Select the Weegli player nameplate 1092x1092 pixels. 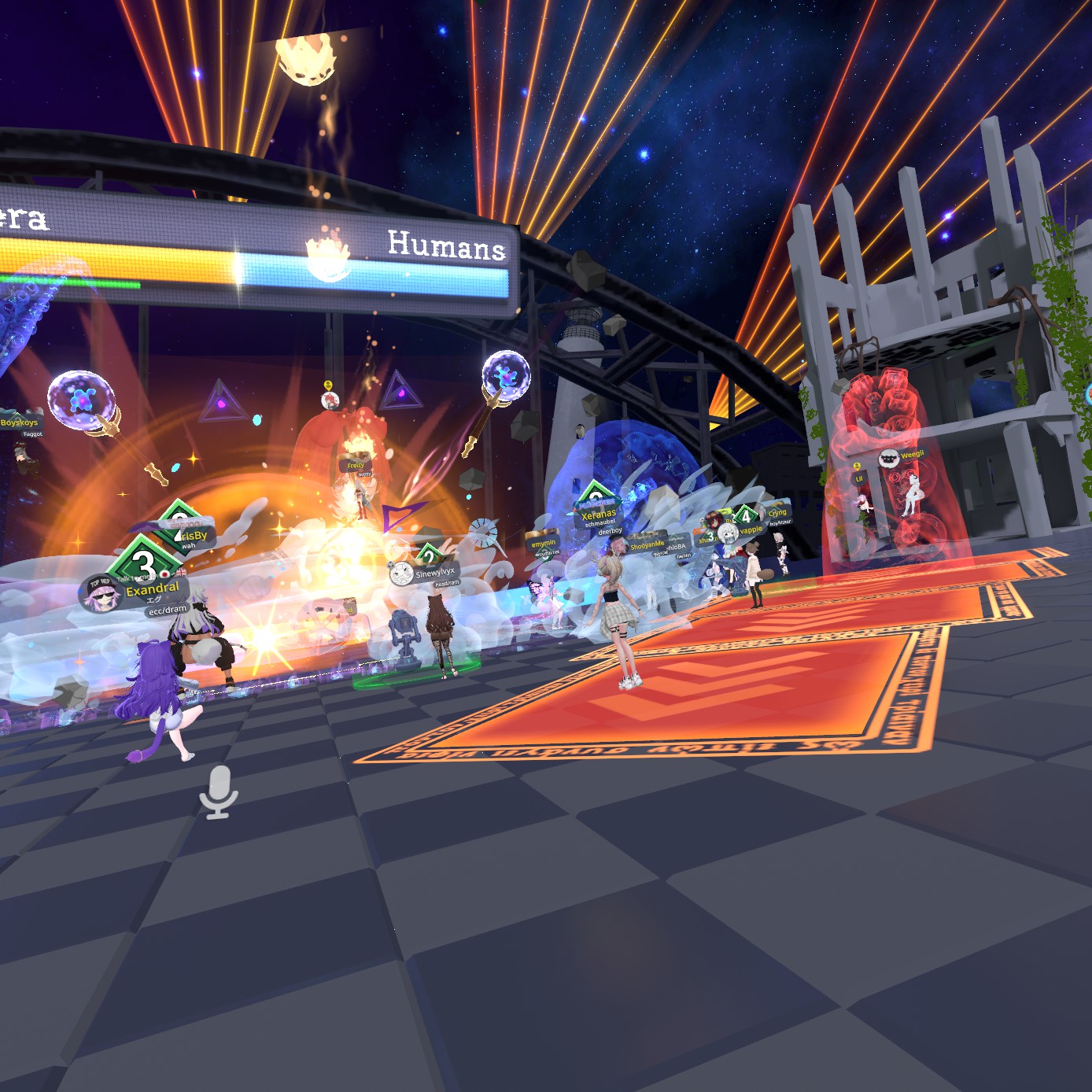pos(912,455)
